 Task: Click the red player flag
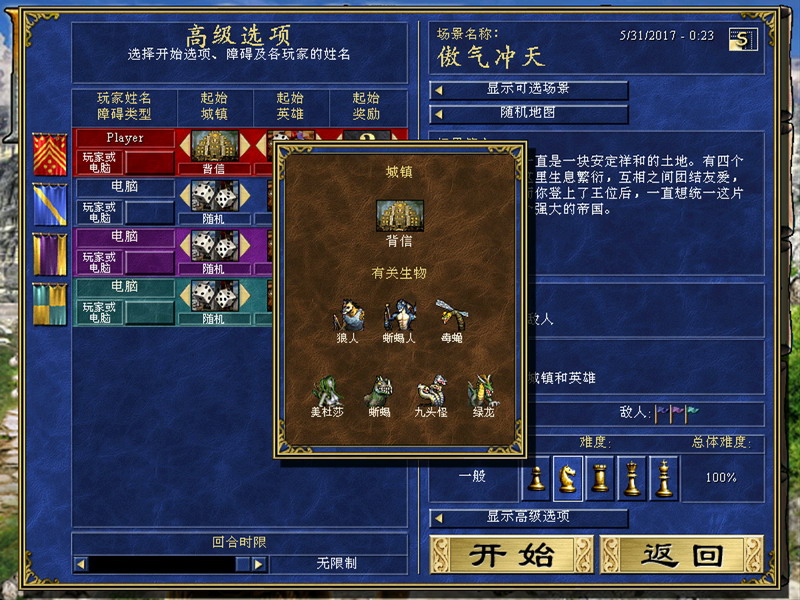point(50,152)
